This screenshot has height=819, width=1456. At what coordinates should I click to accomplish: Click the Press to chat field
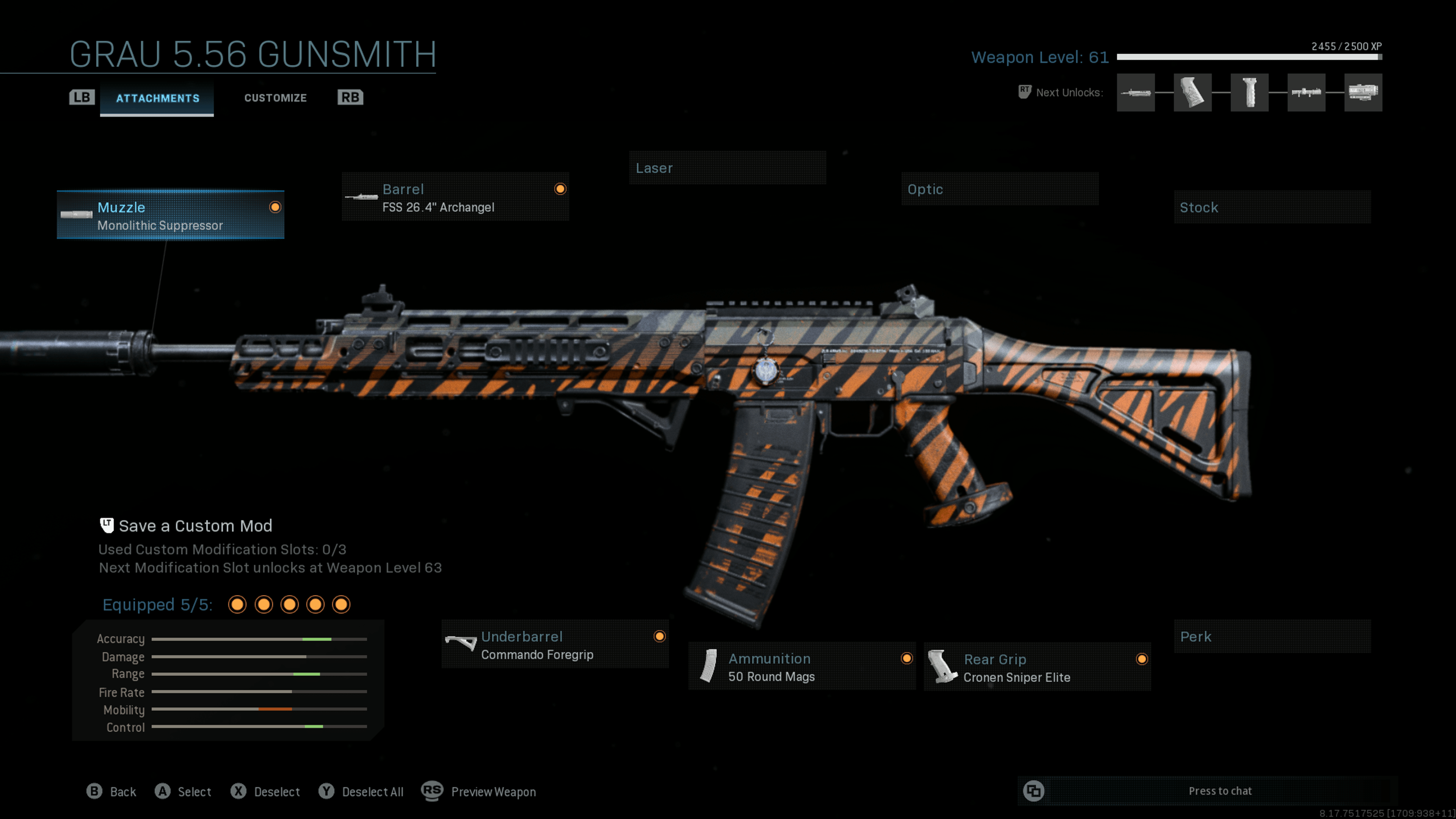pyautogui.click(x=1221, y=791)
